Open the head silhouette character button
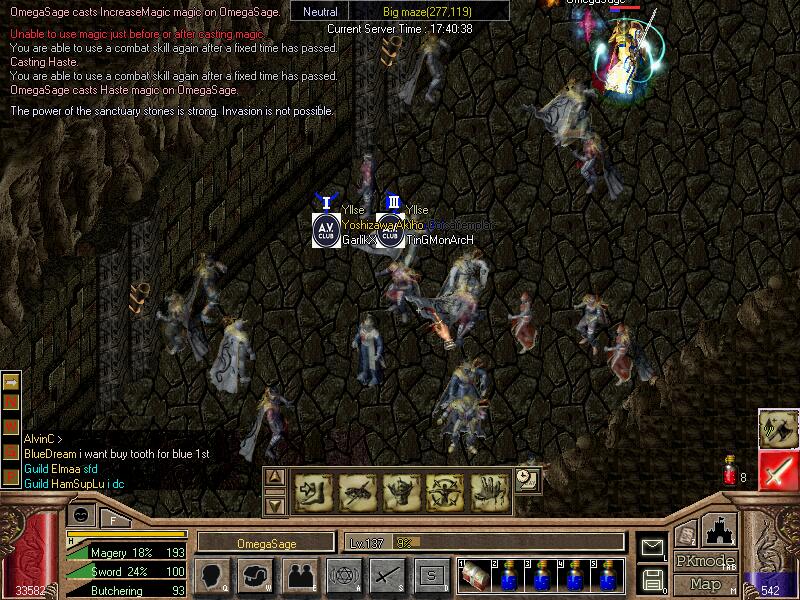This screenshot has width=800, height=600. click(212, 575)
